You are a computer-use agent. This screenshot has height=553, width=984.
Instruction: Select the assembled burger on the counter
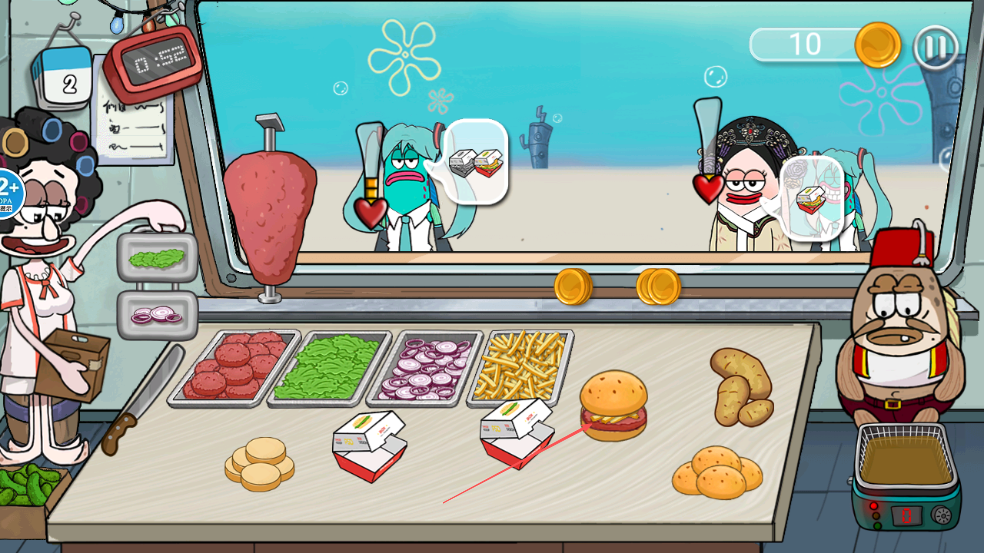point(613,405)
